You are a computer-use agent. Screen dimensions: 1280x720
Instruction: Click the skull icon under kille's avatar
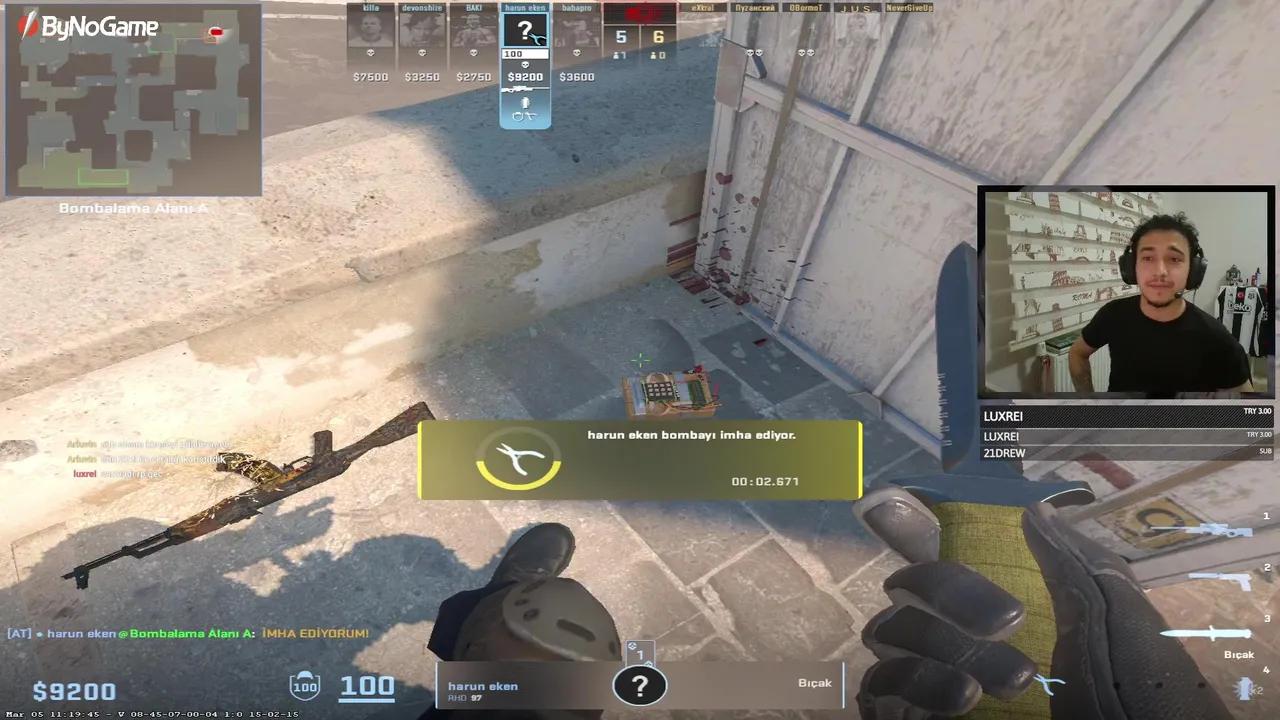(370, 54)
